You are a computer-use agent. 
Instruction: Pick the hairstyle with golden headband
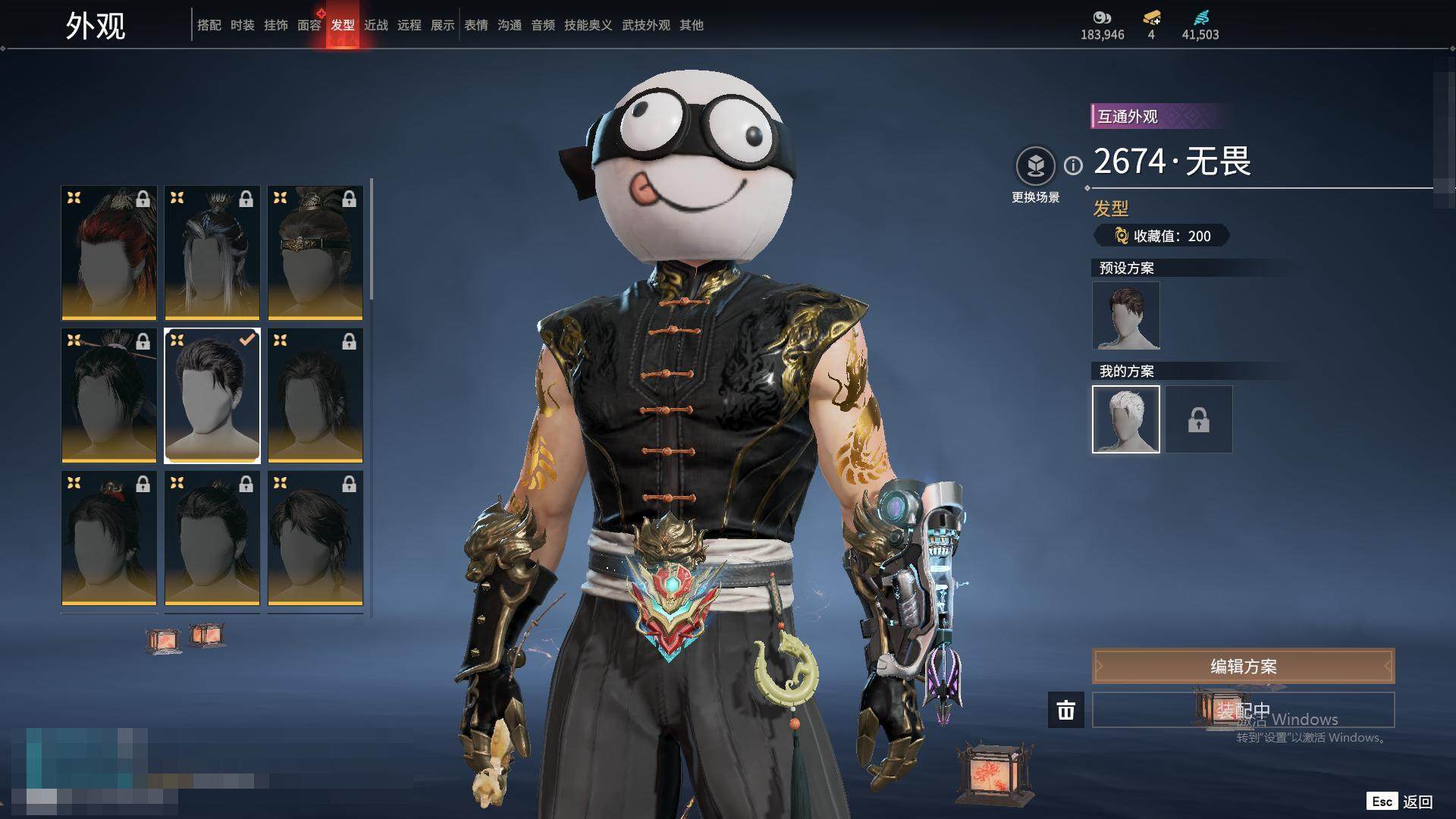(315, 253)
